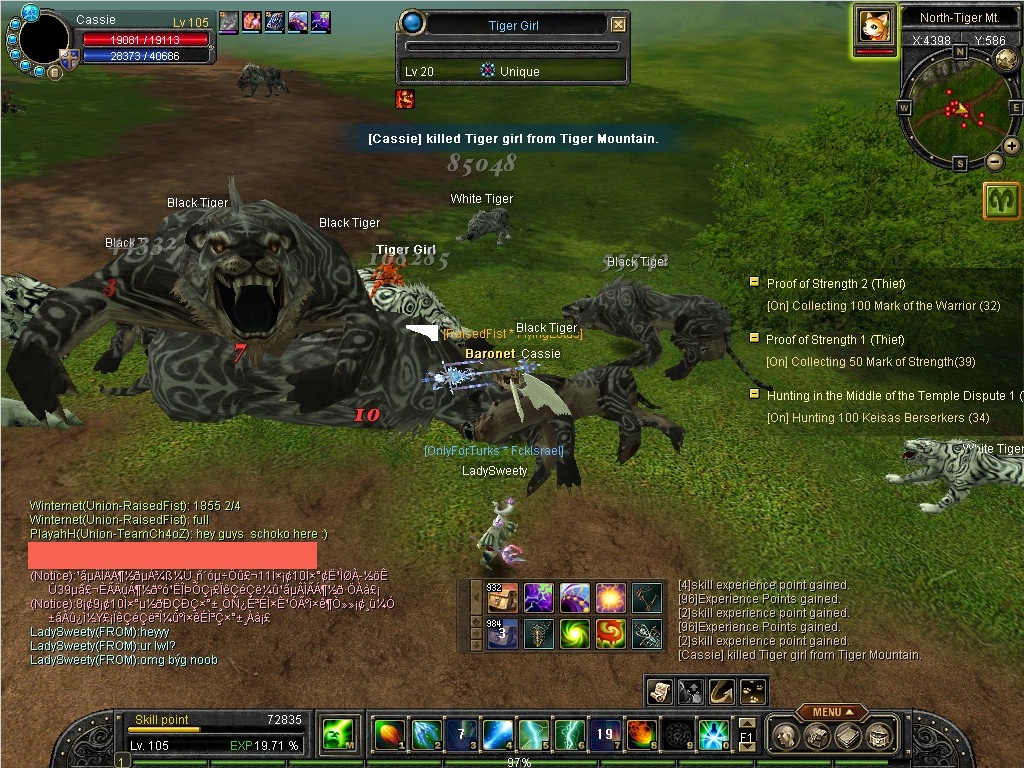Viewport: 1024px width, 768px height.
Task: Open the MENU tab above bottom-right buttons
Action: 832,712
